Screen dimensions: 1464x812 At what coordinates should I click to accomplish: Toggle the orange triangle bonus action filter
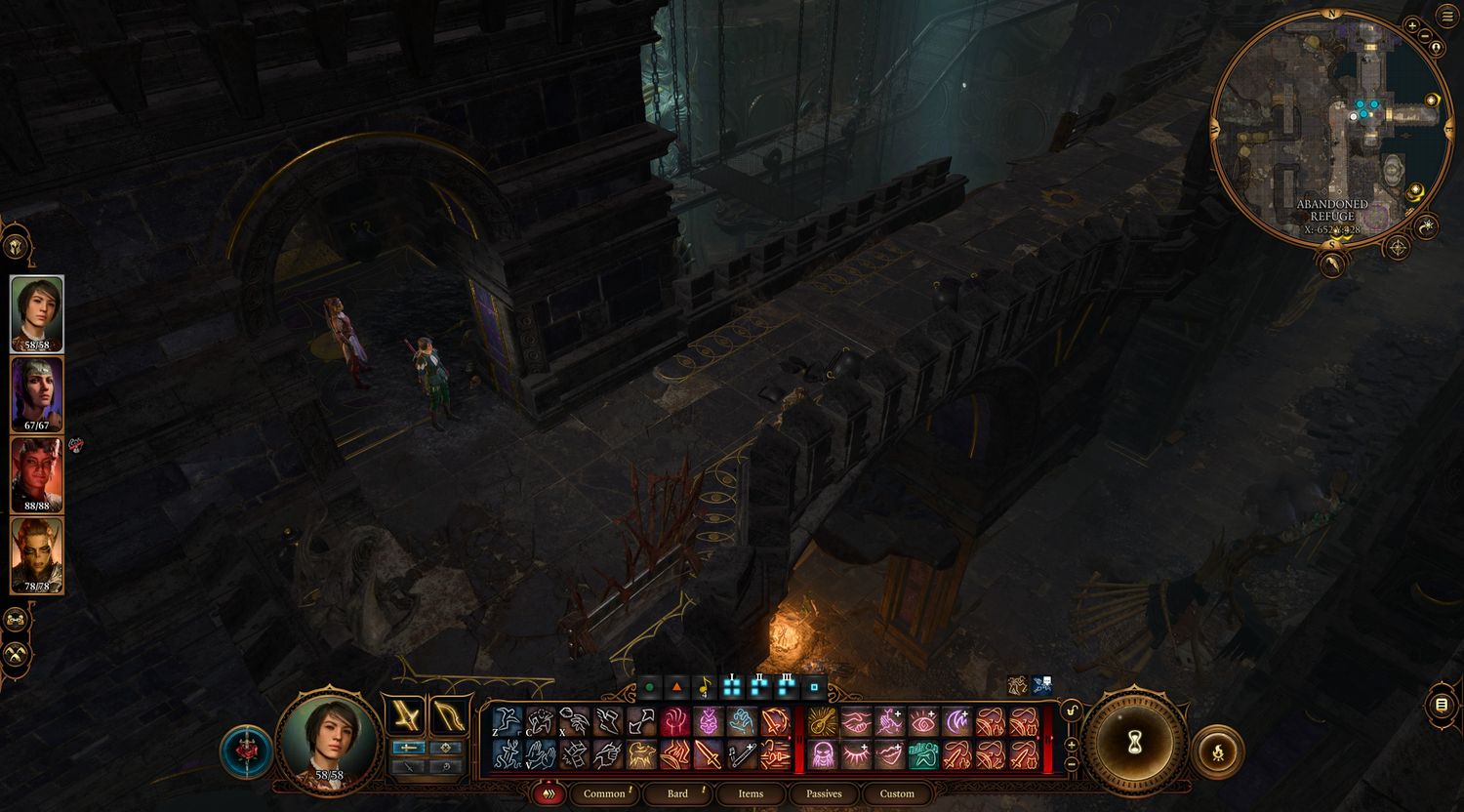[676, 688]
